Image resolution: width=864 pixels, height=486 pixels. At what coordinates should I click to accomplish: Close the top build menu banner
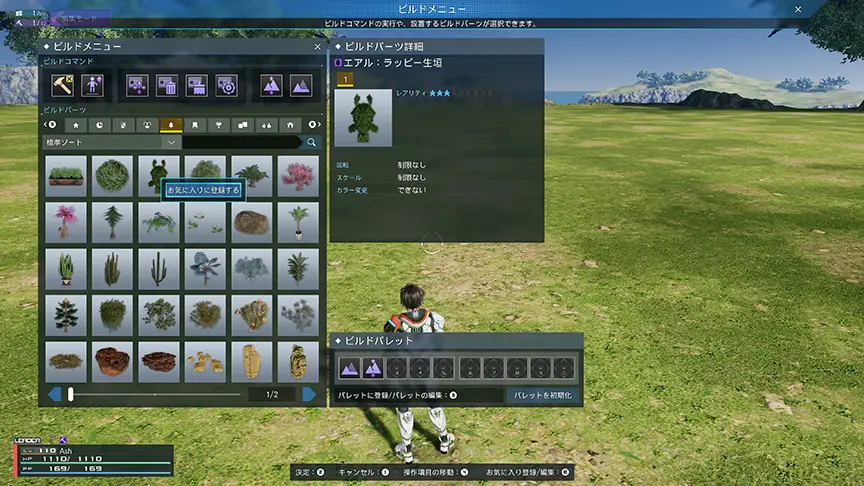(x=798, y=8)
